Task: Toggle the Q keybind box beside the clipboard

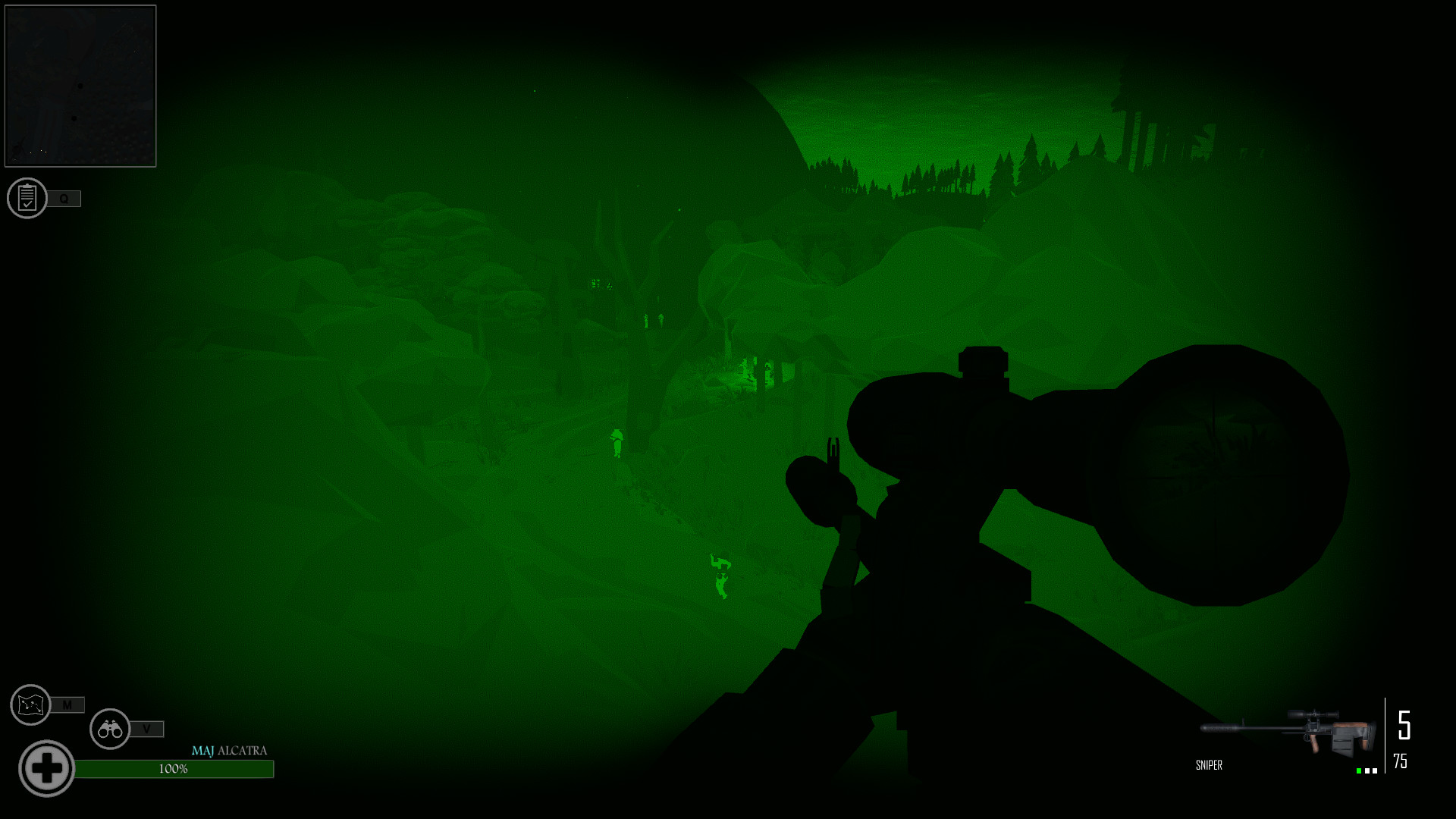Action: click(64, 199)
